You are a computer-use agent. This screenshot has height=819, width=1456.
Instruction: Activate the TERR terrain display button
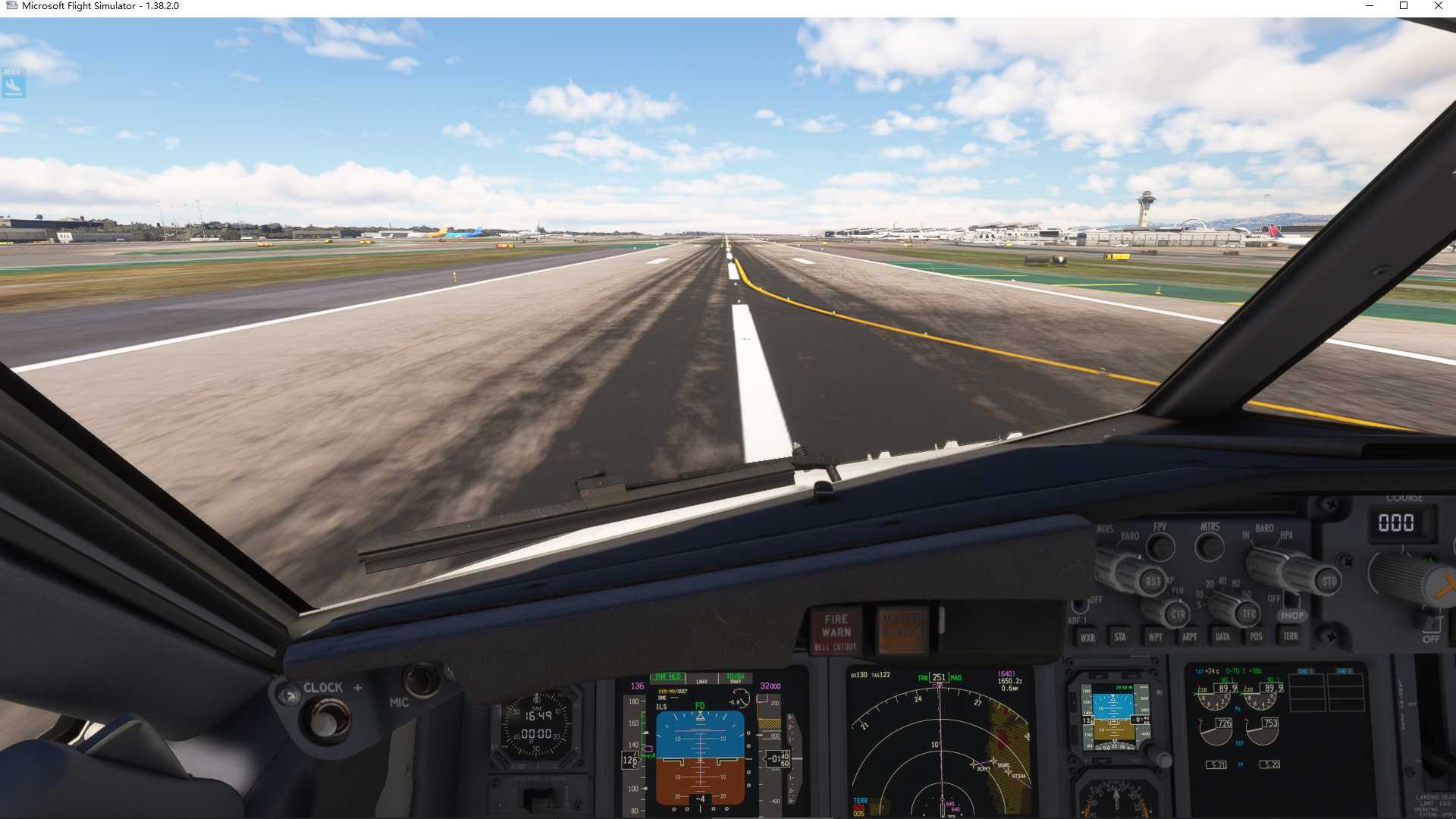[x=1291, y=635]
